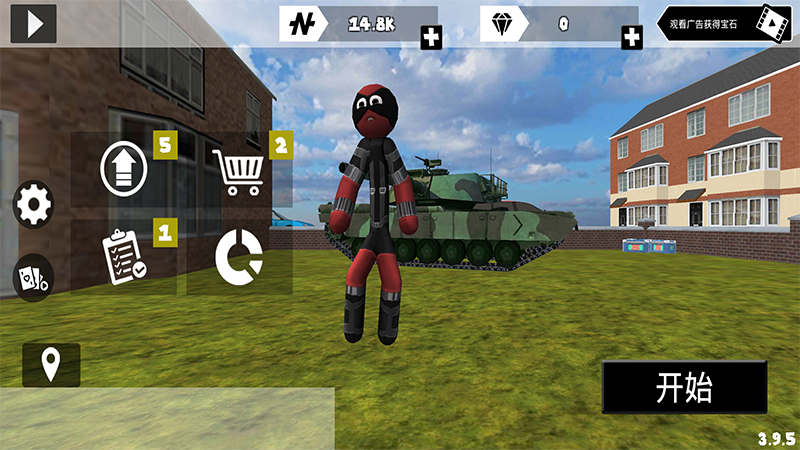Add more coins with the plus button
Screen dimensions: 800x450
(431, 38)
